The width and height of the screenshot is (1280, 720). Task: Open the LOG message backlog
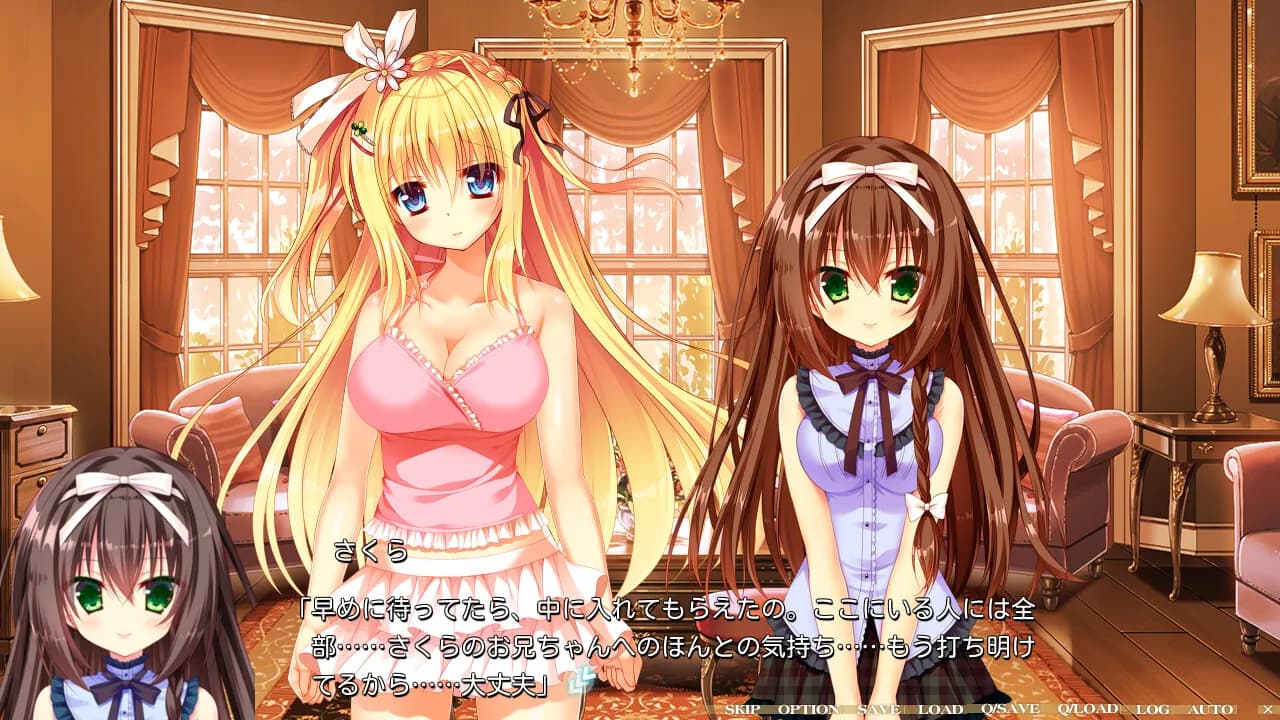1151,710
